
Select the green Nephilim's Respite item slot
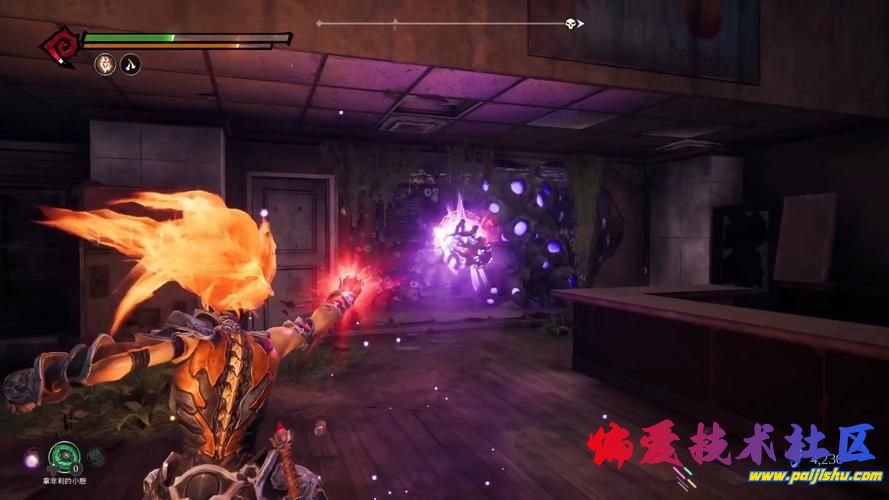[64, 456]
